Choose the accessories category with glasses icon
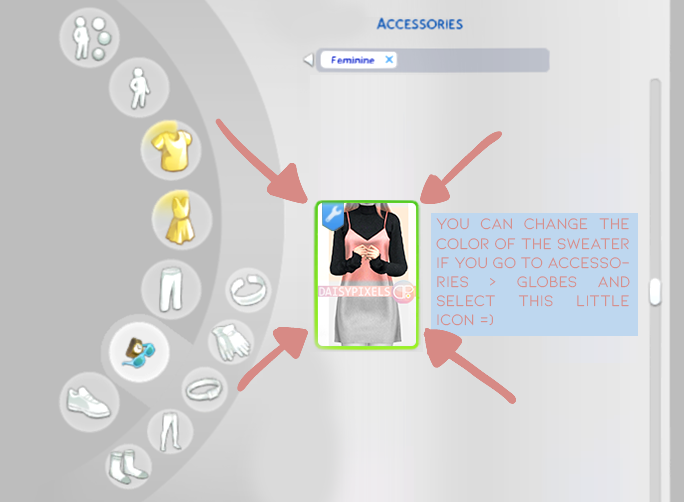The image size is (684, 502). pos(139,349)
